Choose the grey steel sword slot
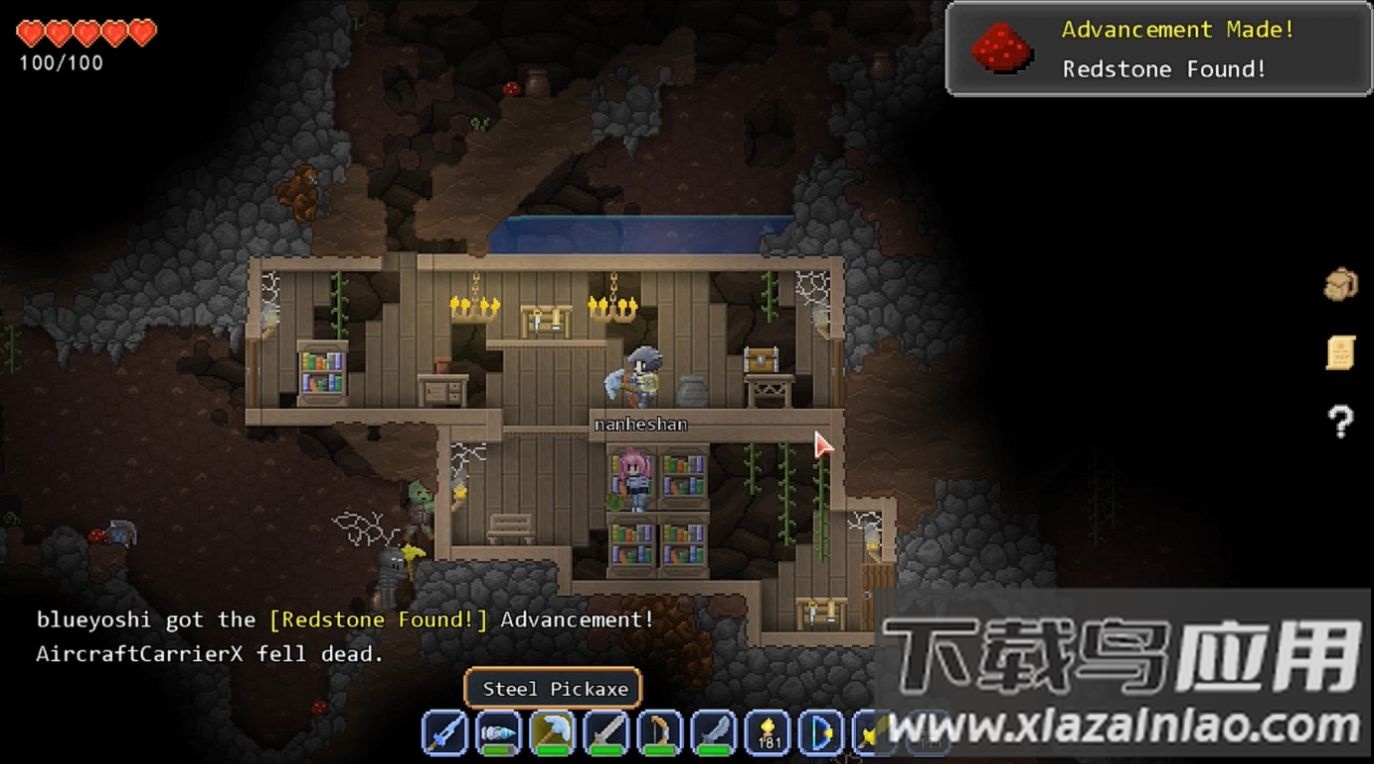The width and height of the screenshot is (1374, 764). [606, 733]
